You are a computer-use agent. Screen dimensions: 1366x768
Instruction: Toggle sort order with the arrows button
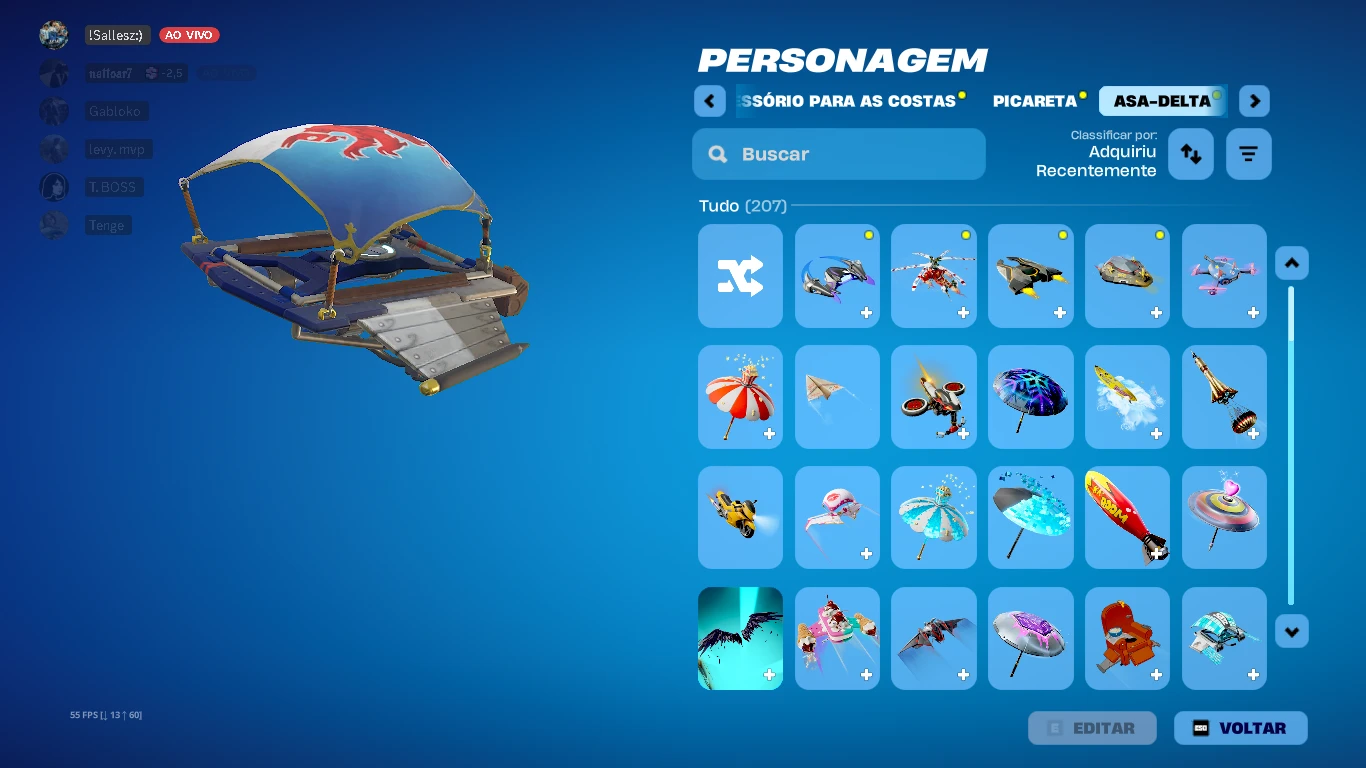pos(1190,154)
